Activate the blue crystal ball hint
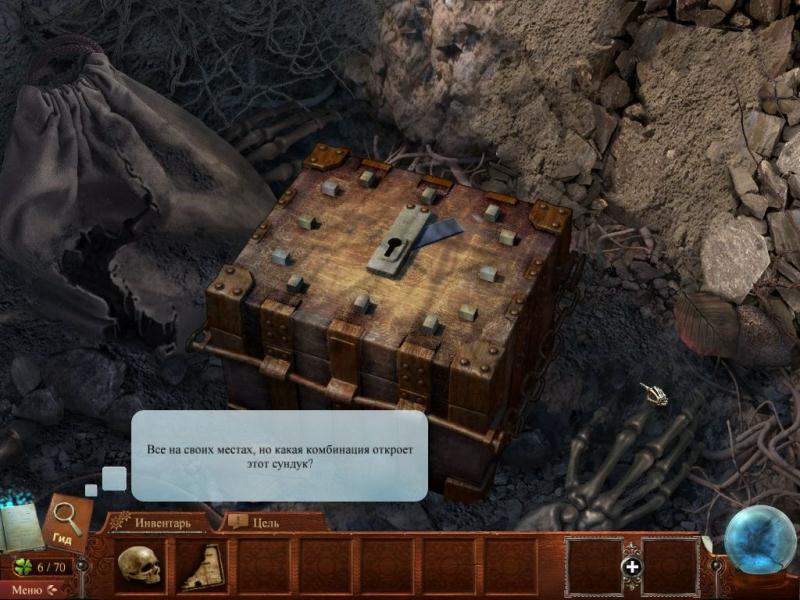The height and width of the screenshot is (600, 800). click(x=759, y=542)
